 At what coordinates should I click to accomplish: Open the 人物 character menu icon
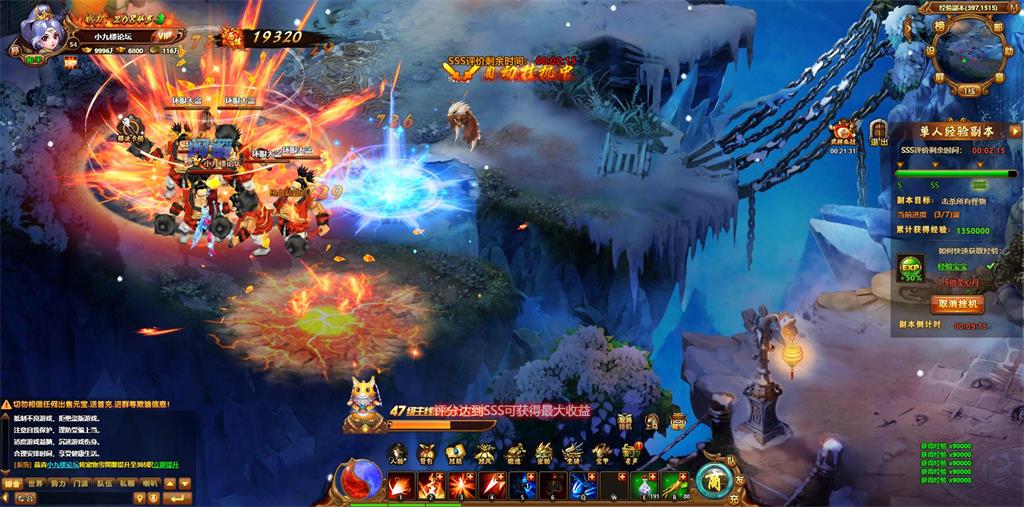398,452
